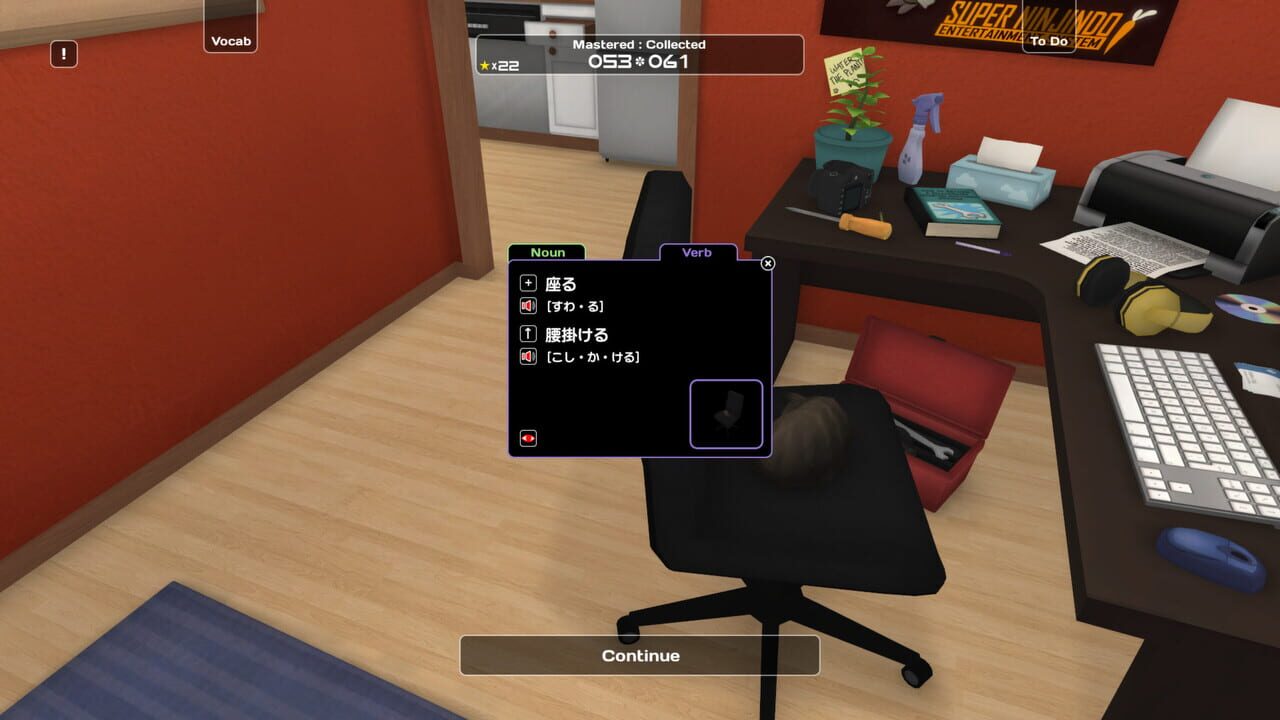Screen dimensions: 1280x720
Task: Click the plus icon beside 座る
Action: click(528, 284)
